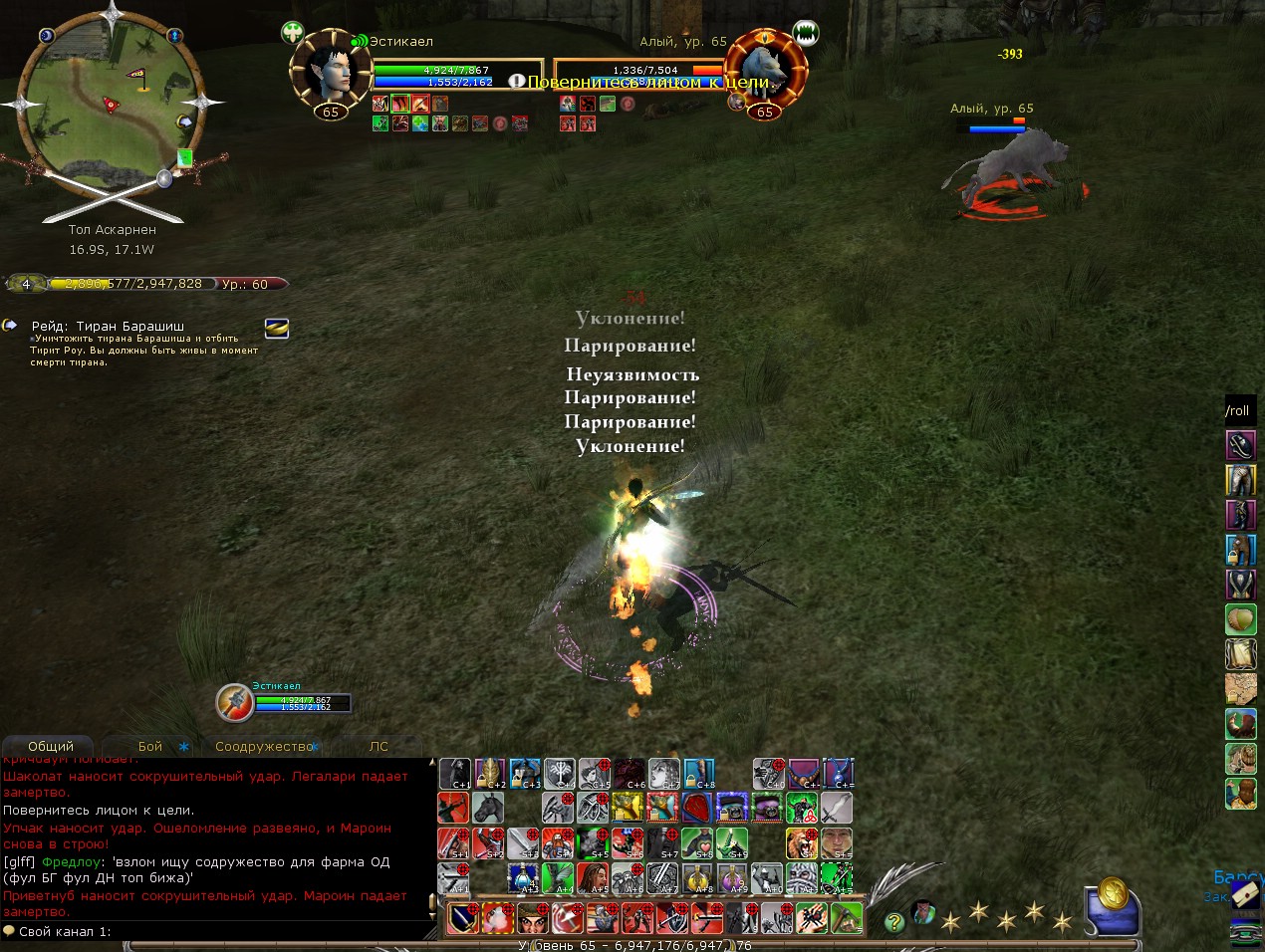Use the pickaxe skill in the main hotbar
This screenshot has height=952, width=1265.
(x=845, y=917)
